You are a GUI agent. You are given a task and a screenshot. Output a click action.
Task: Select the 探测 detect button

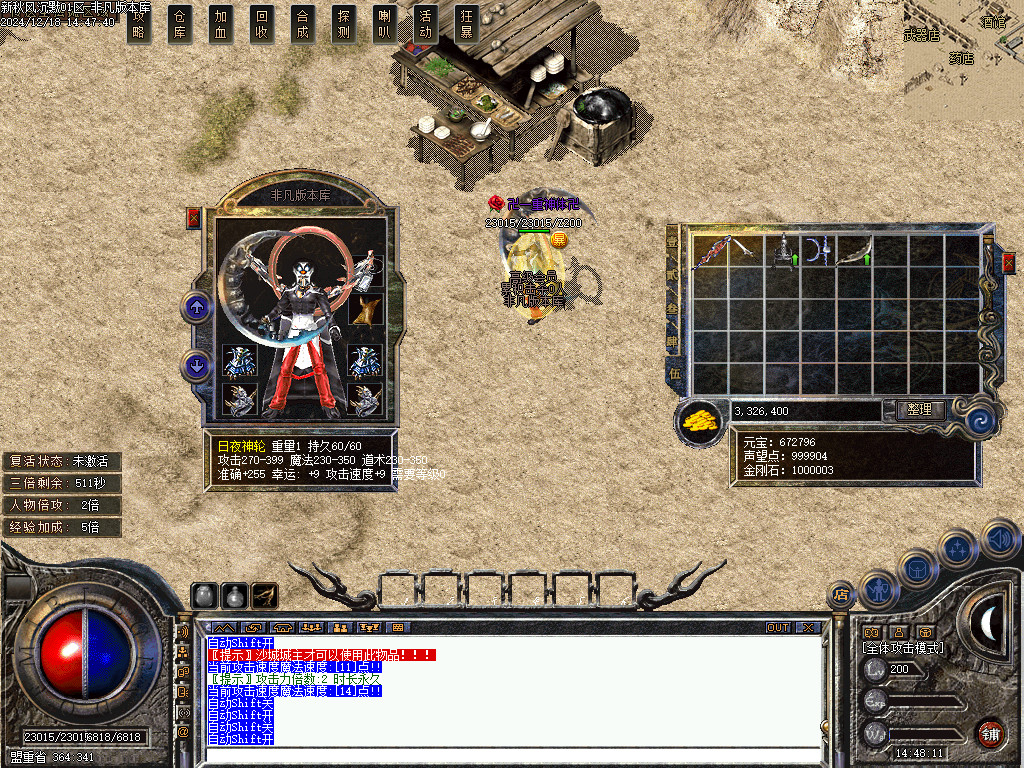point(344,24)
